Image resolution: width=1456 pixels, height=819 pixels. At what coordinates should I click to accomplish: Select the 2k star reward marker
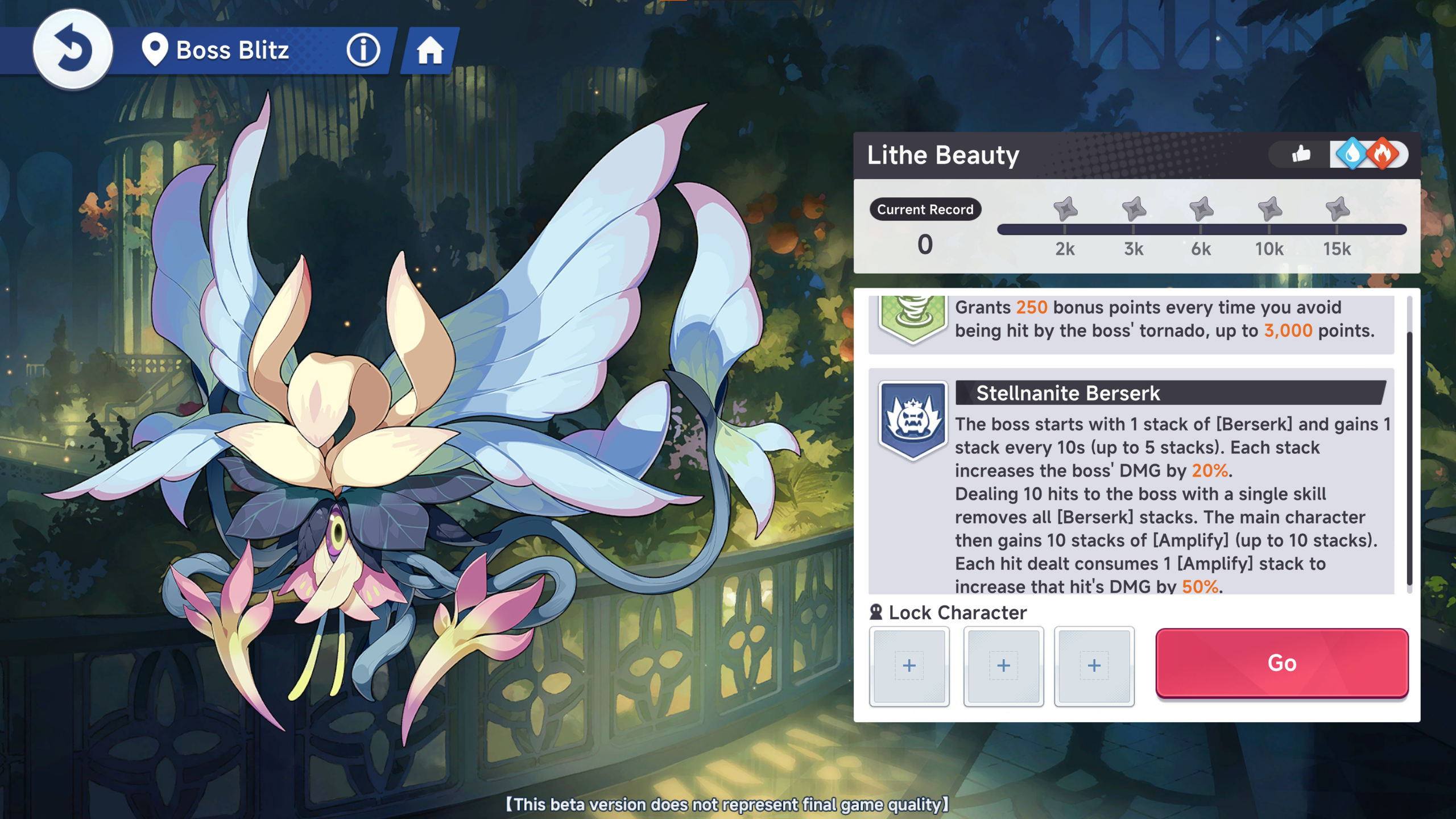click(x=1065, y=209)
